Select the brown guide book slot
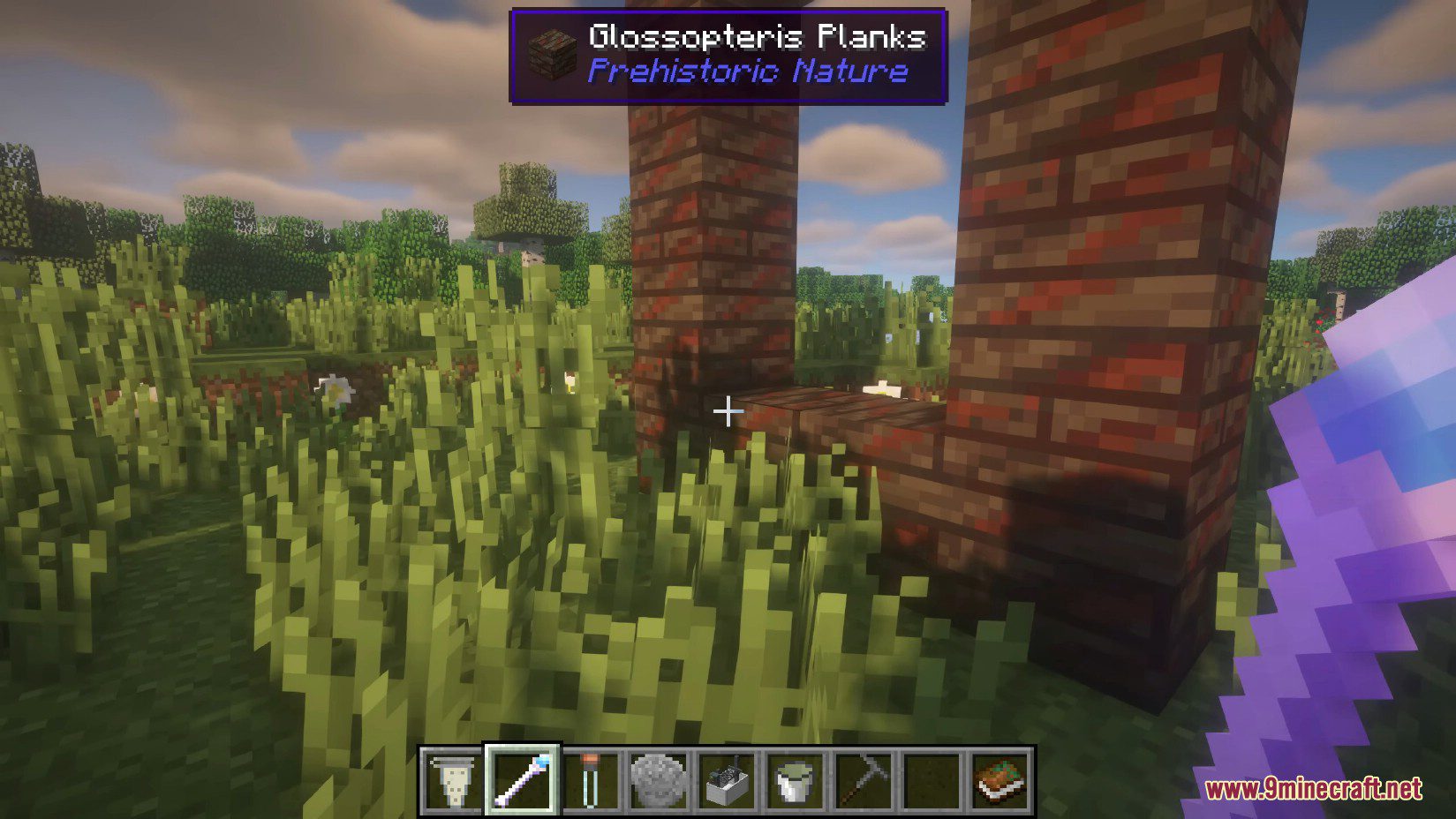 pos(1000,780)
